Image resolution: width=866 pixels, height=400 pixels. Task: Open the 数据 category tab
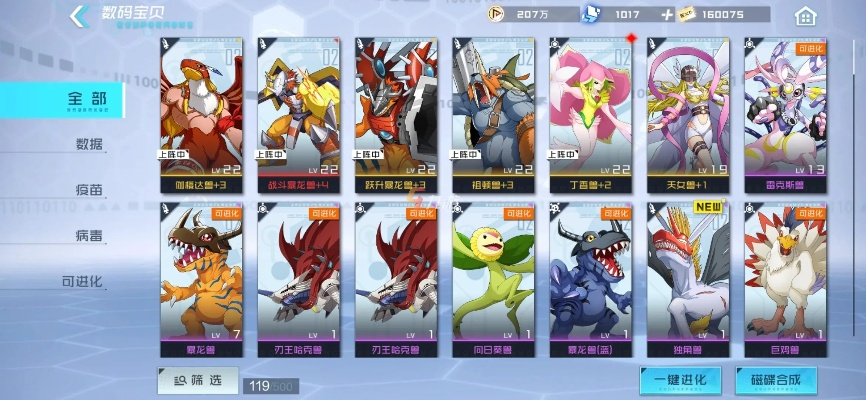(x=90, y=144)
